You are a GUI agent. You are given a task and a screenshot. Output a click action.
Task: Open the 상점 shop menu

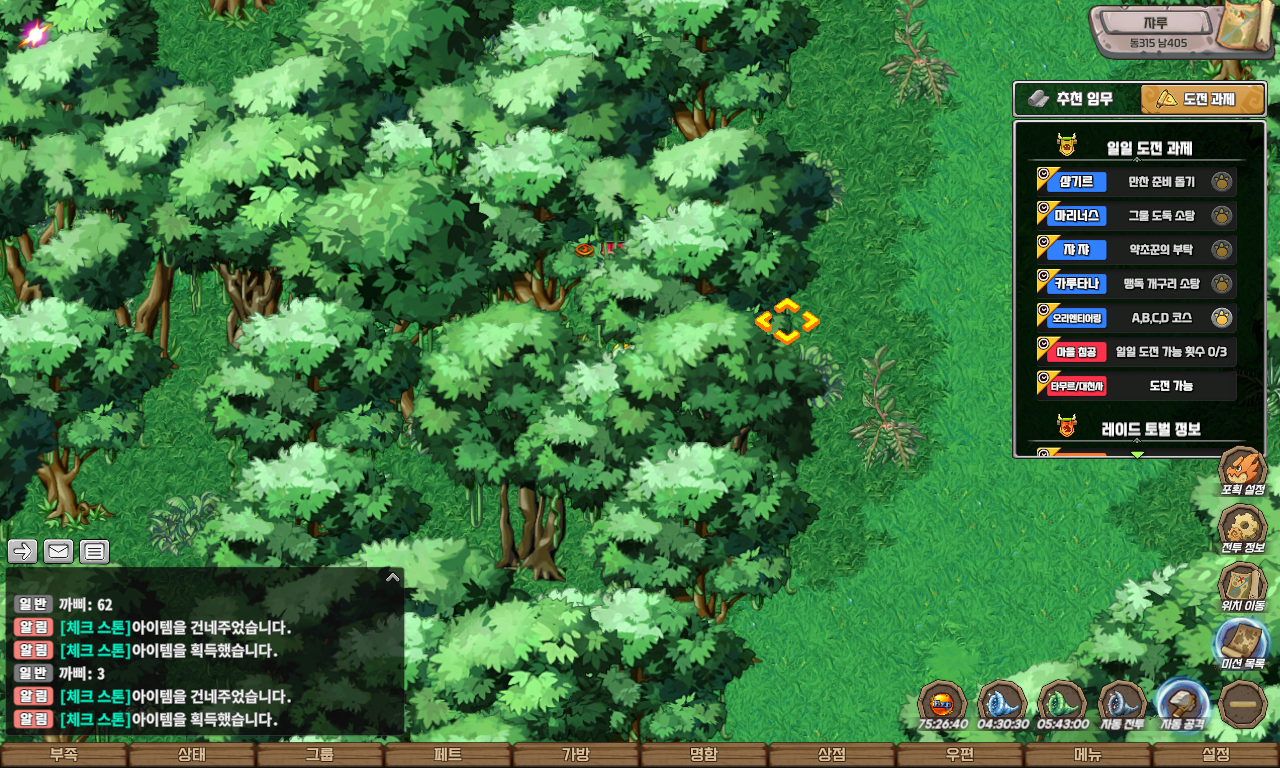(x=831, y=755)
